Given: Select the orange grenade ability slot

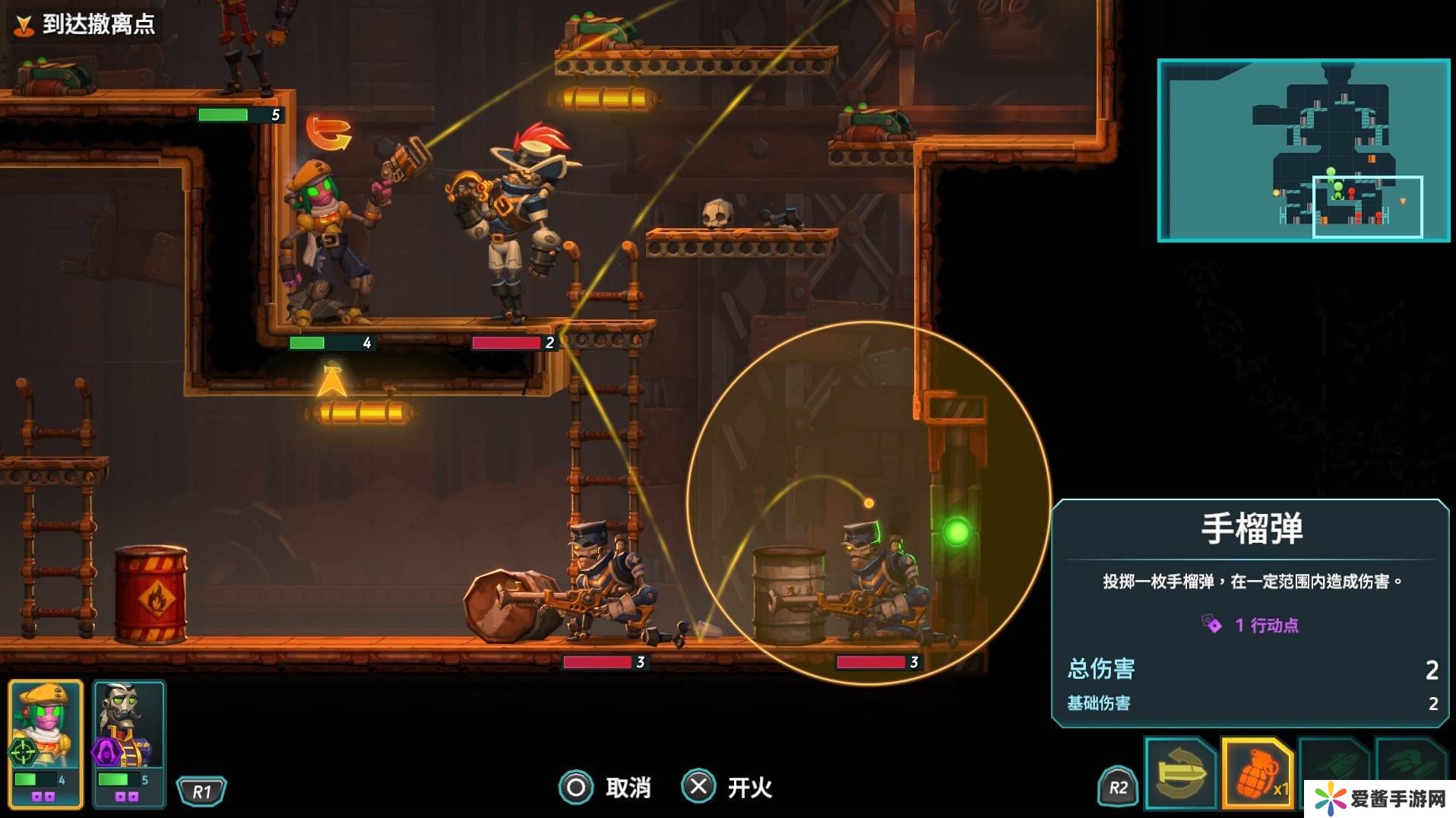Looking at the screenshot, I should click(x=1257, y=773).
